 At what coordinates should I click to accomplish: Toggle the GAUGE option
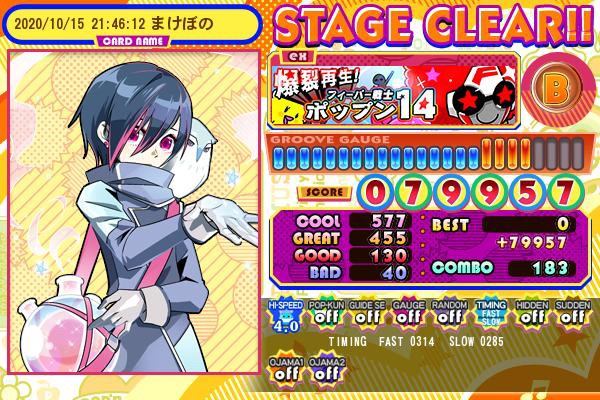click(406, 315)
